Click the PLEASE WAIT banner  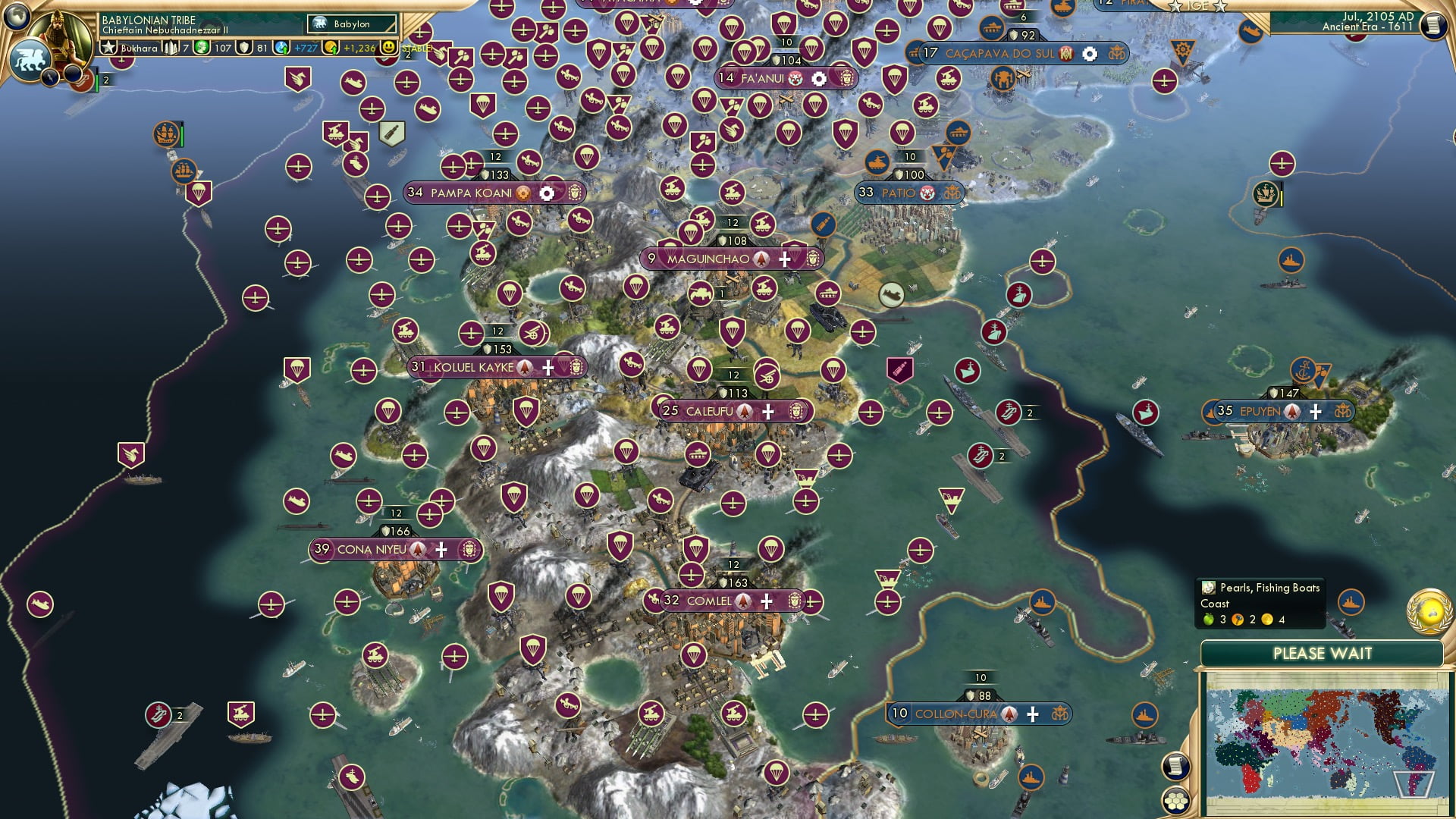[1323, 653]
